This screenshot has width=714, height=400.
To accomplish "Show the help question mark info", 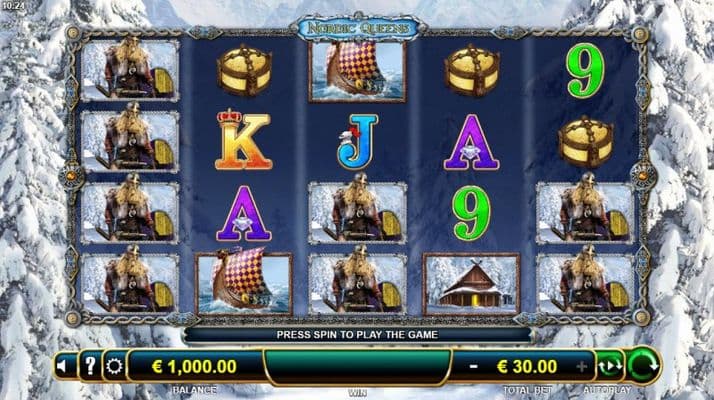I will (x=89, y=366).
